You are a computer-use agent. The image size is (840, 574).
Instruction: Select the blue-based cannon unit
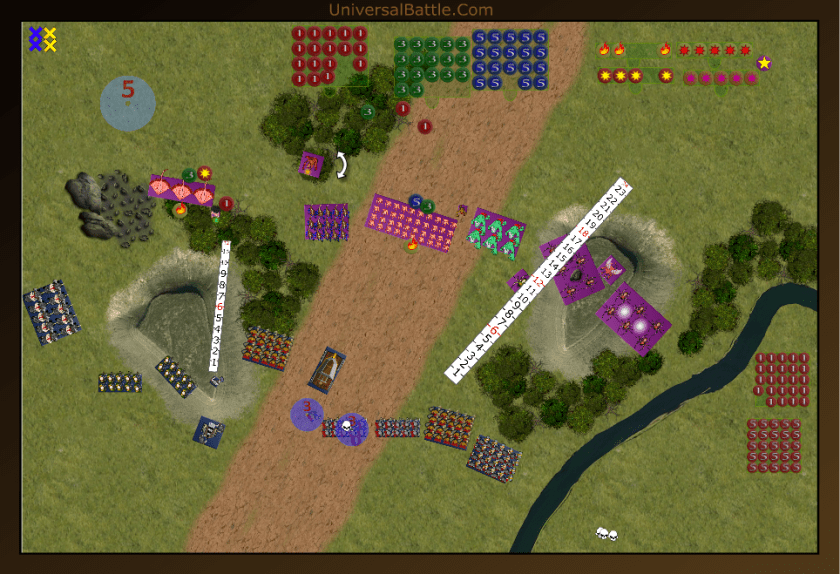[x=209, y=432]
